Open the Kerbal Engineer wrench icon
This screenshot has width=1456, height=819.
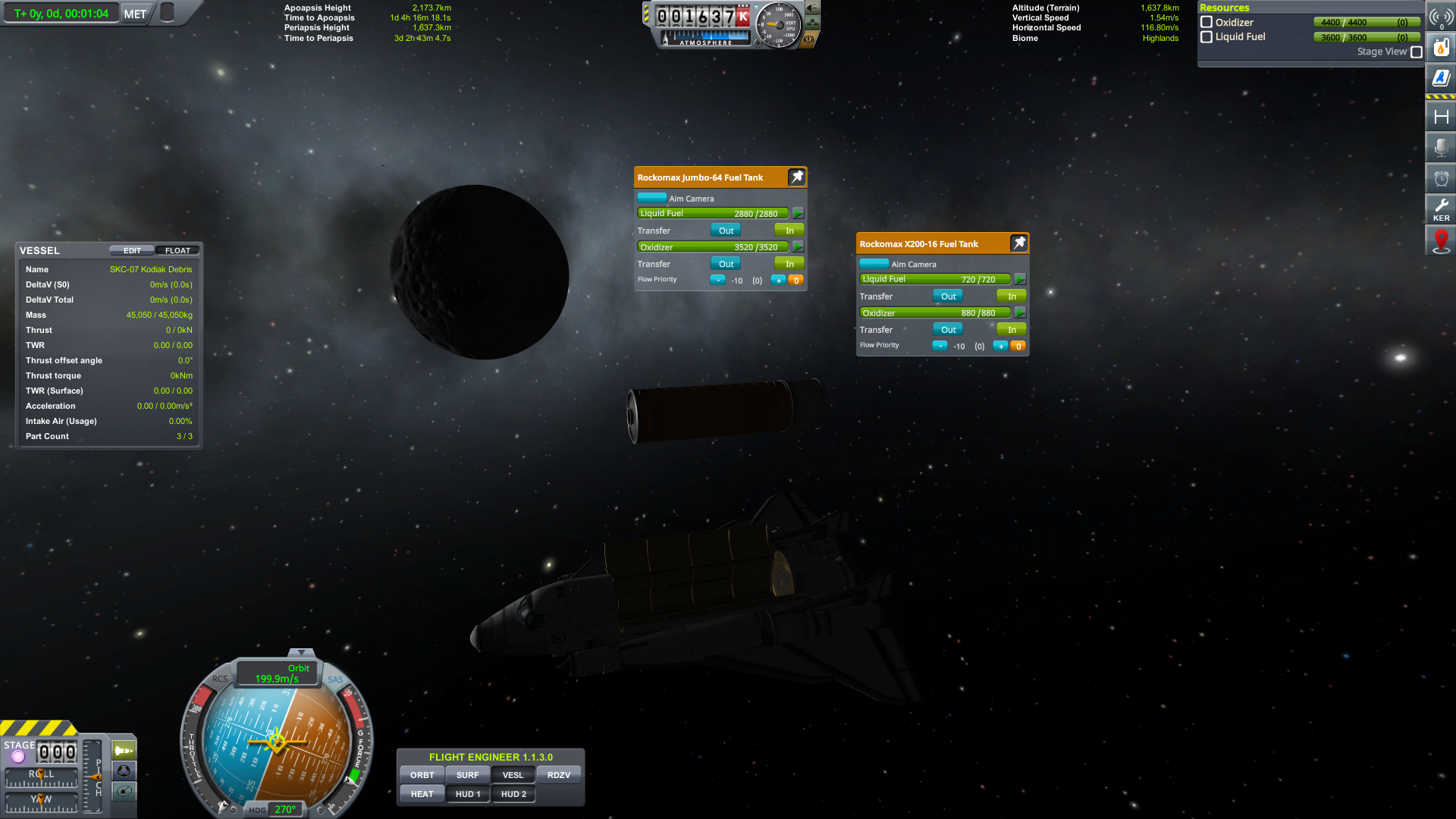[1440, 207]
